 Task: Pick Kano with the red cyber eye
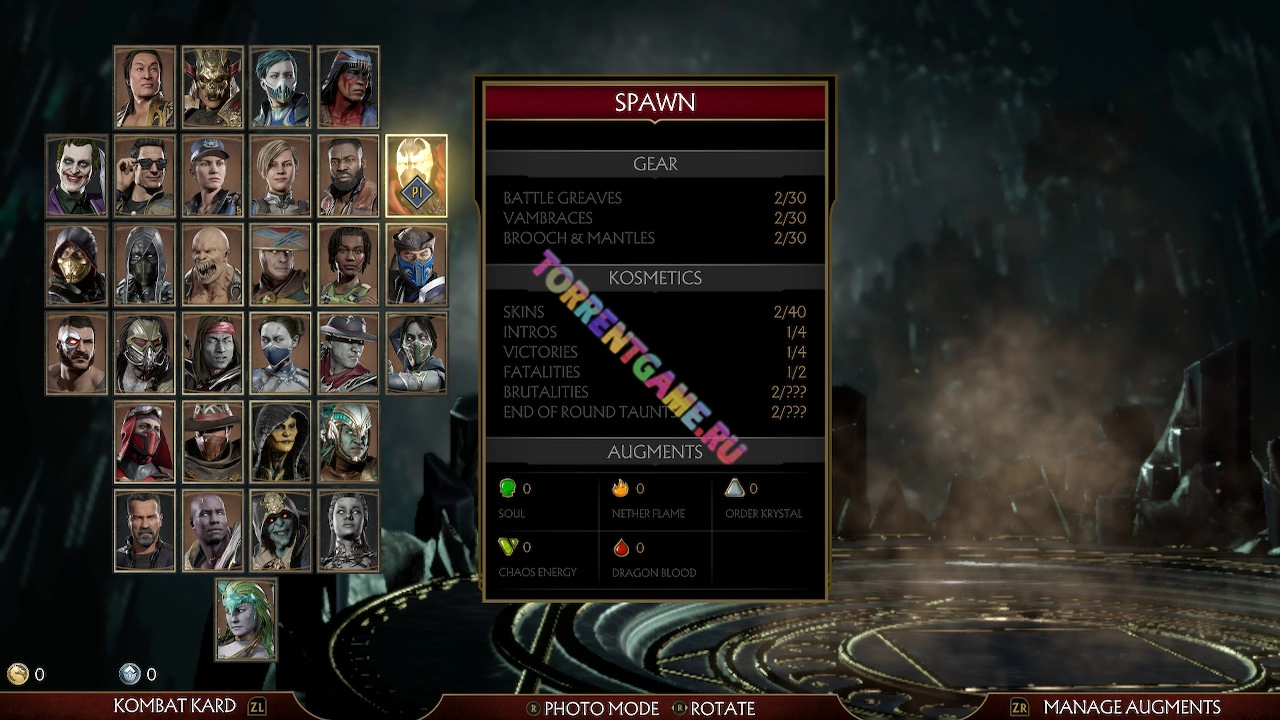coord(76,352)
